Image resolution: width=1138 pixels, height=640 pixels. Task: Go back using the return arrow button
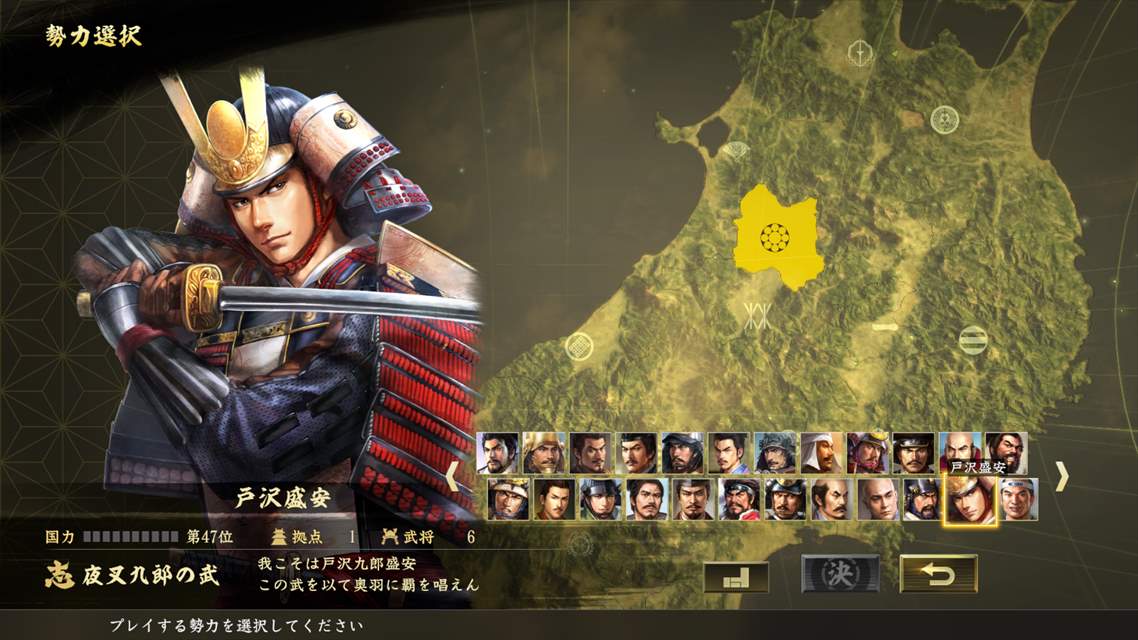[x=938, y=574]
